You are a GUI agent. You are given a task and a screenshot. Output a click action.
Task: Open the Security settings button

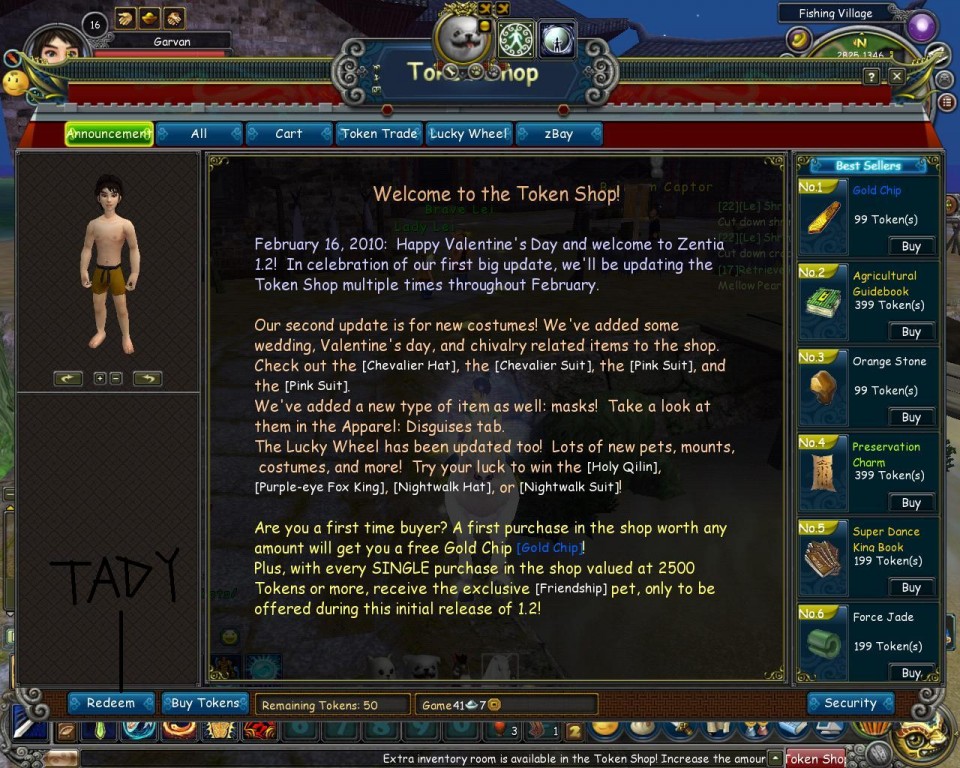[x=850, y=703]
